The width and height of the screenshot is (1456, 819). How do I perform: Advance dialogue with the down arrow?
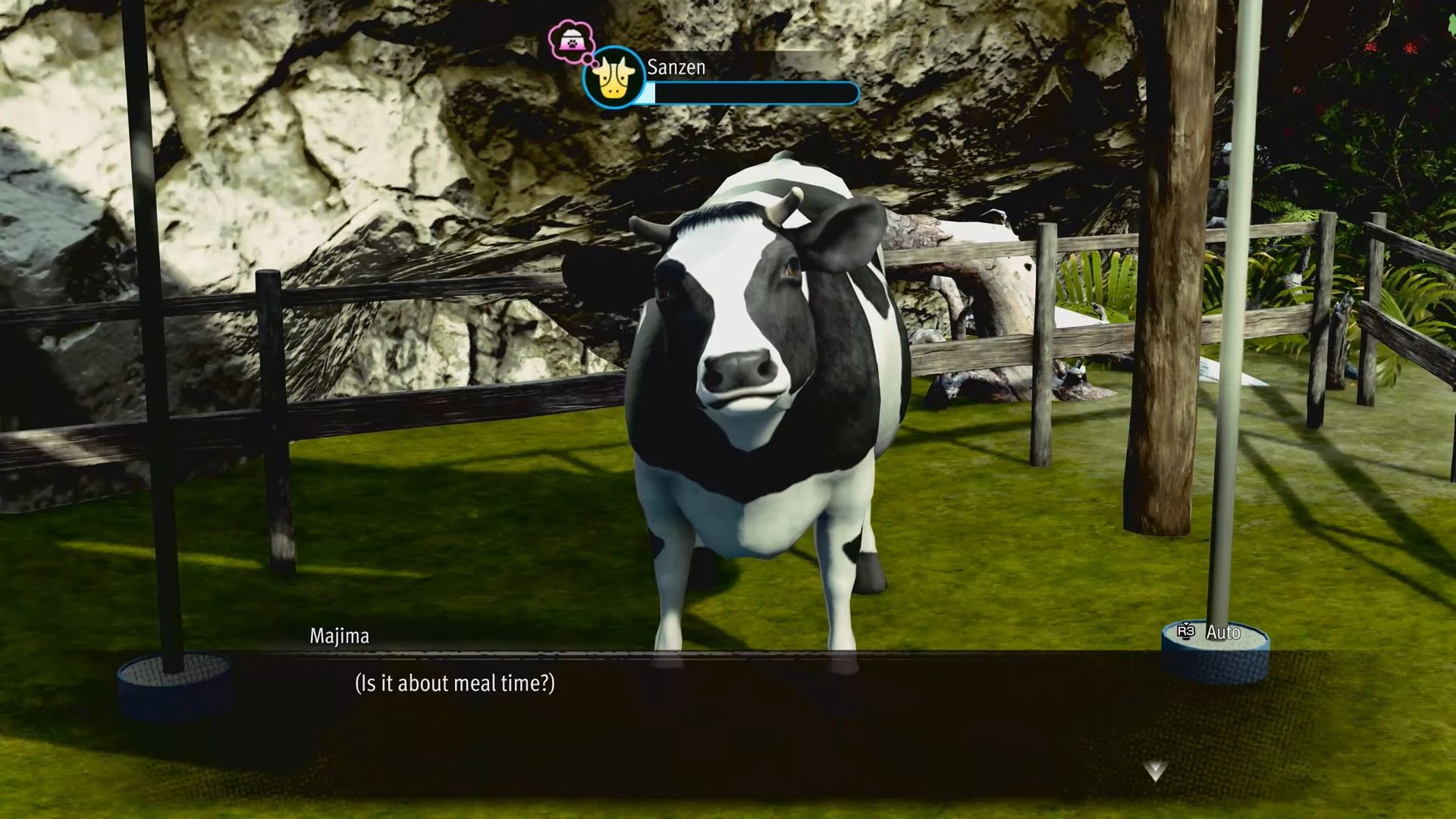[x=1154, y=771]
